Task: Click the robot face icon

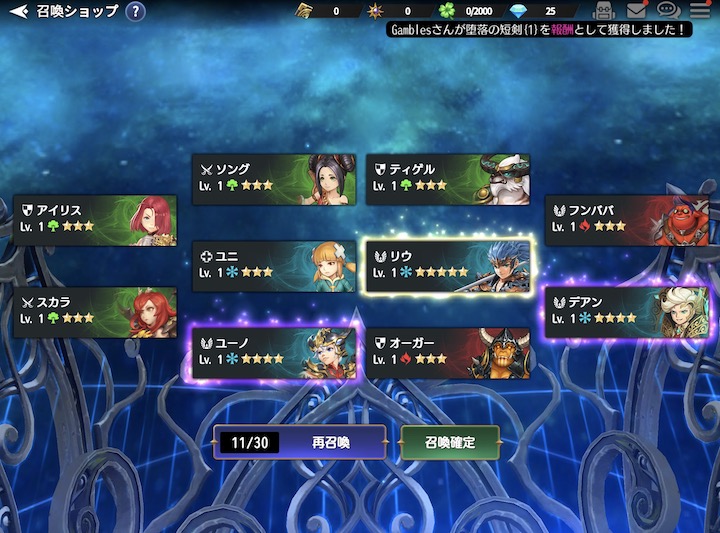Action: [x=602, y=11]
